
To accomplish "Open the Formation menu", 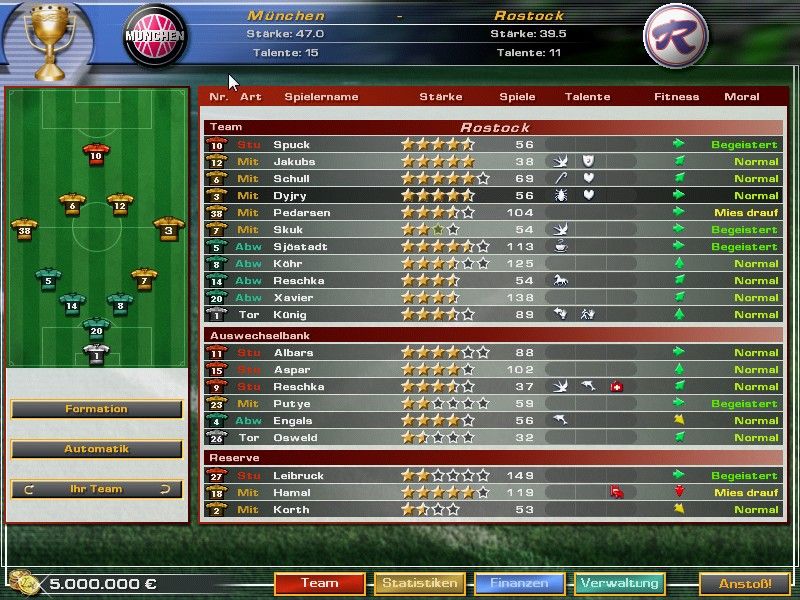I will click(x=96, y=409).
